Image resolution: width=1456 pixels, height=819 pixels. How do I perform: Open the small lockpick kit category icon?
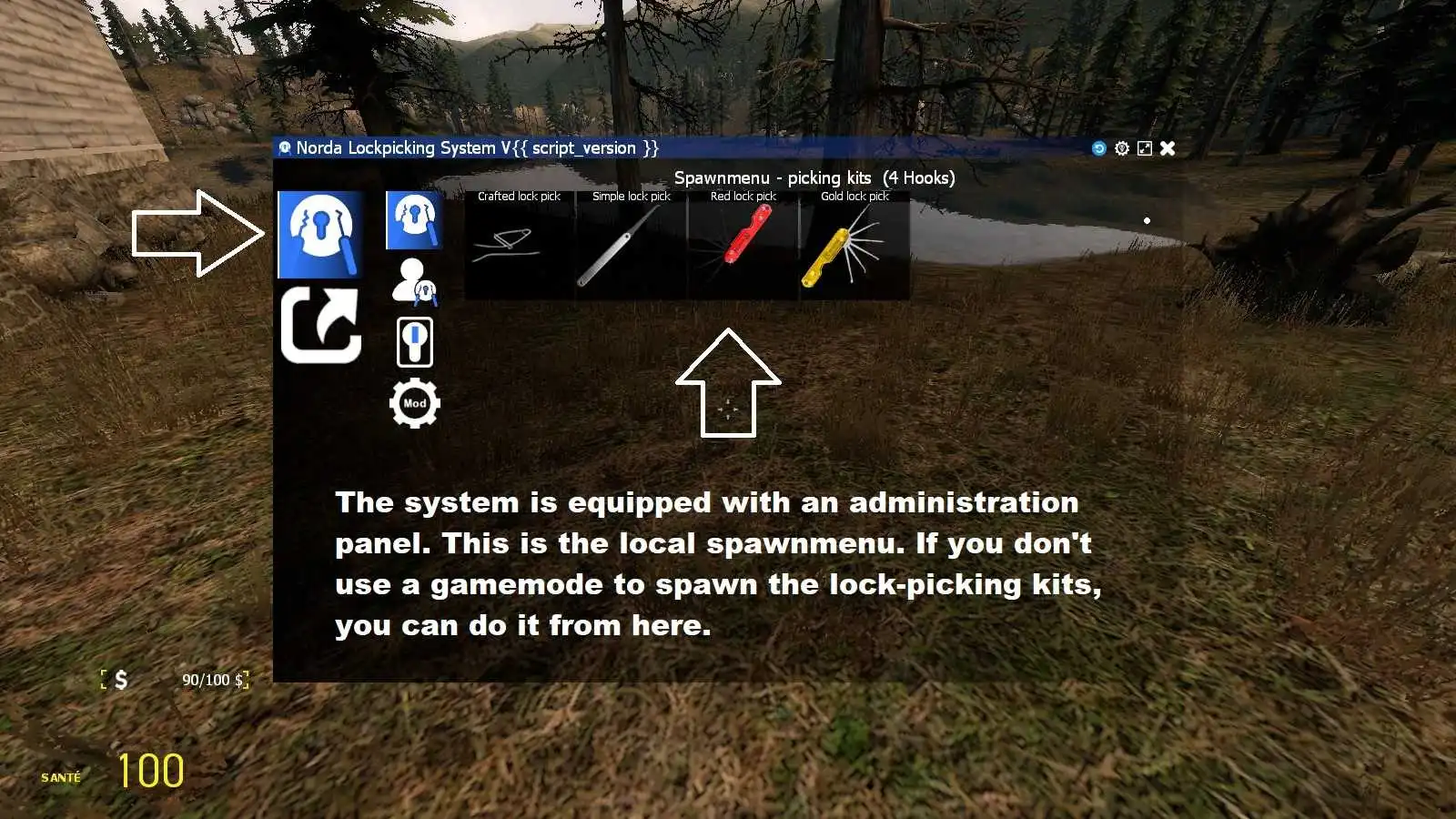pyautogui.click(x=414, y=218)
